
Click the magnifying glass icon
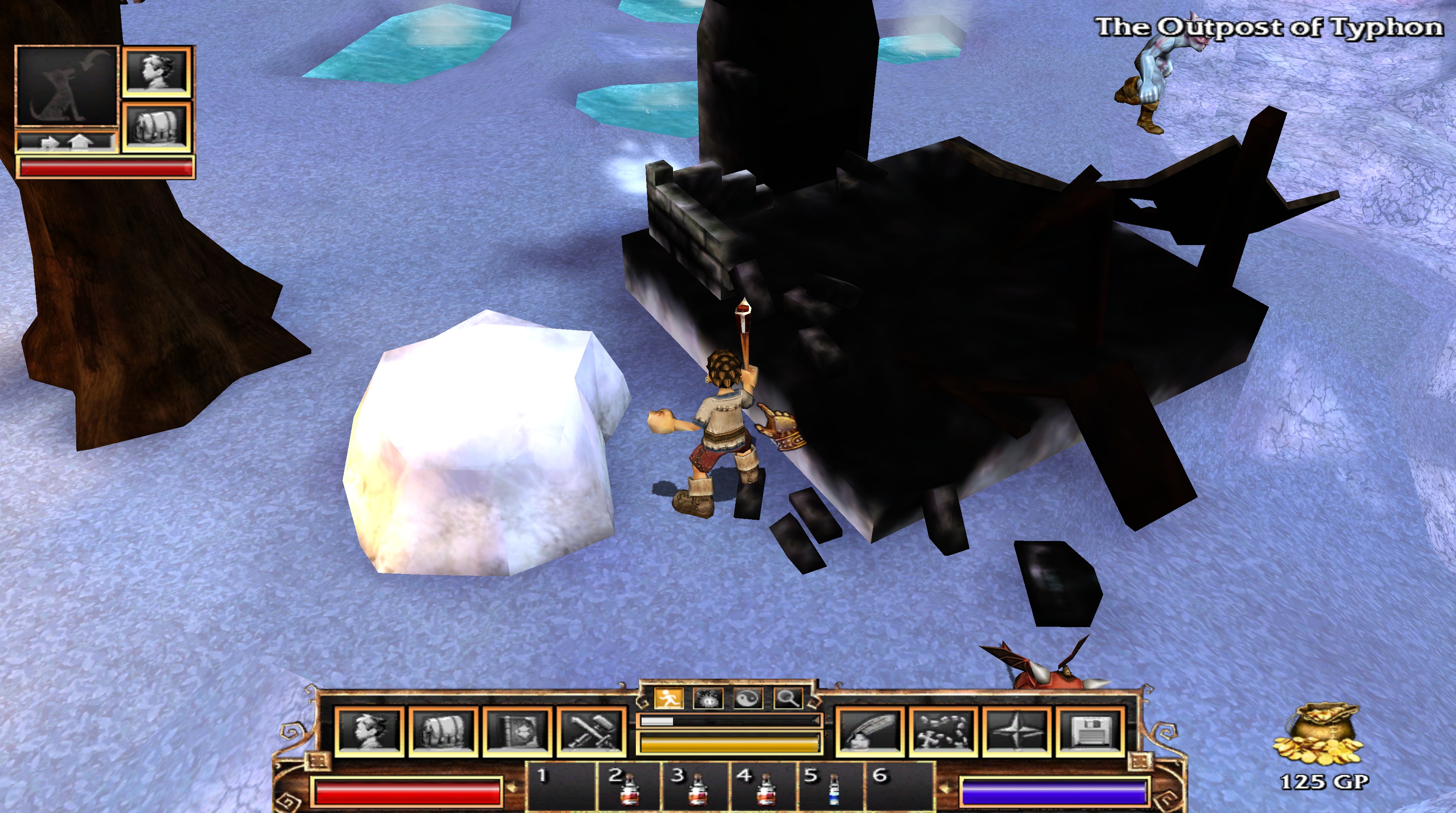point(788,699)
